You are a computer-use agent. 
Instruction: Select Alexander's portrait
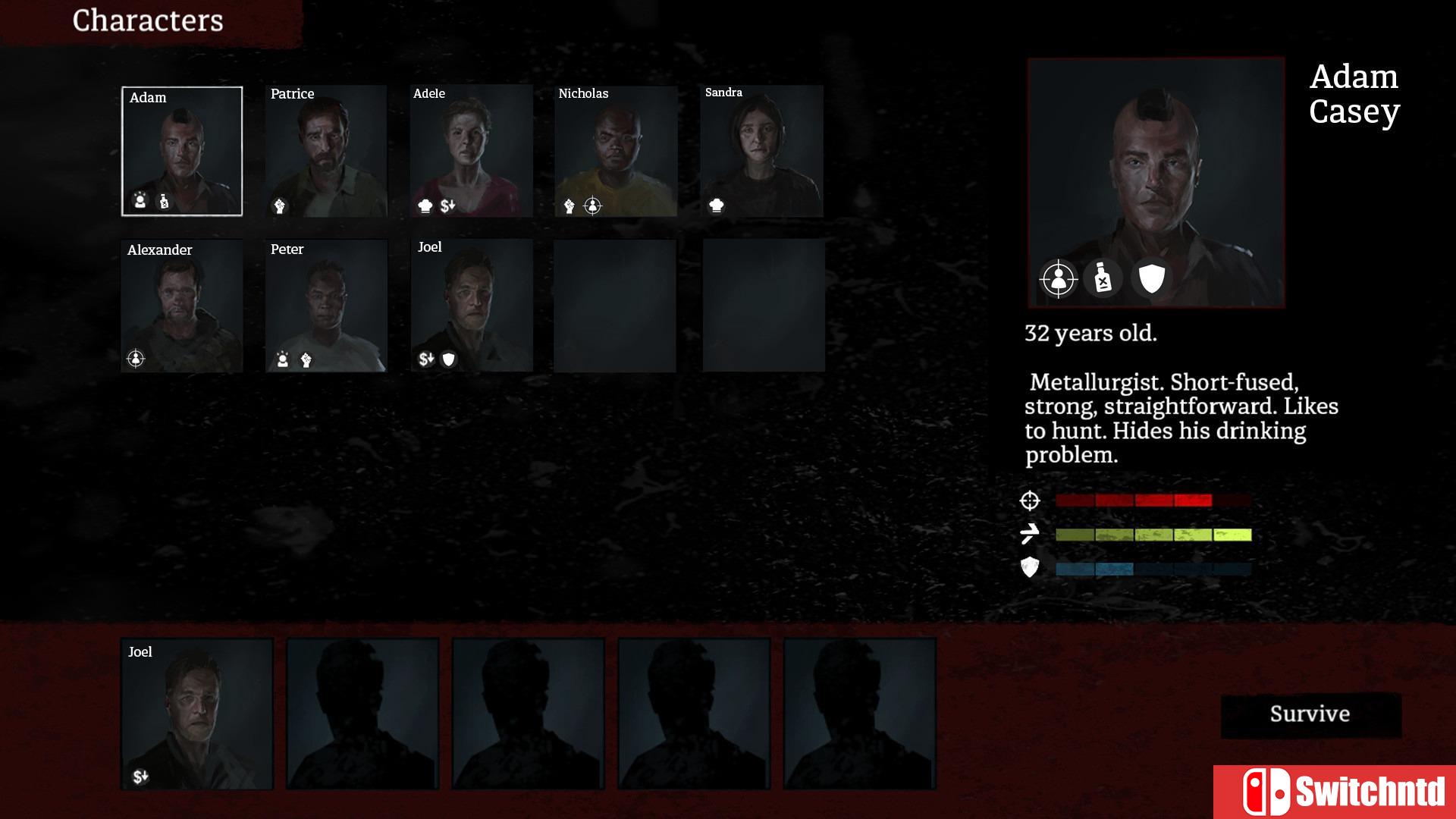pos(182,306)
